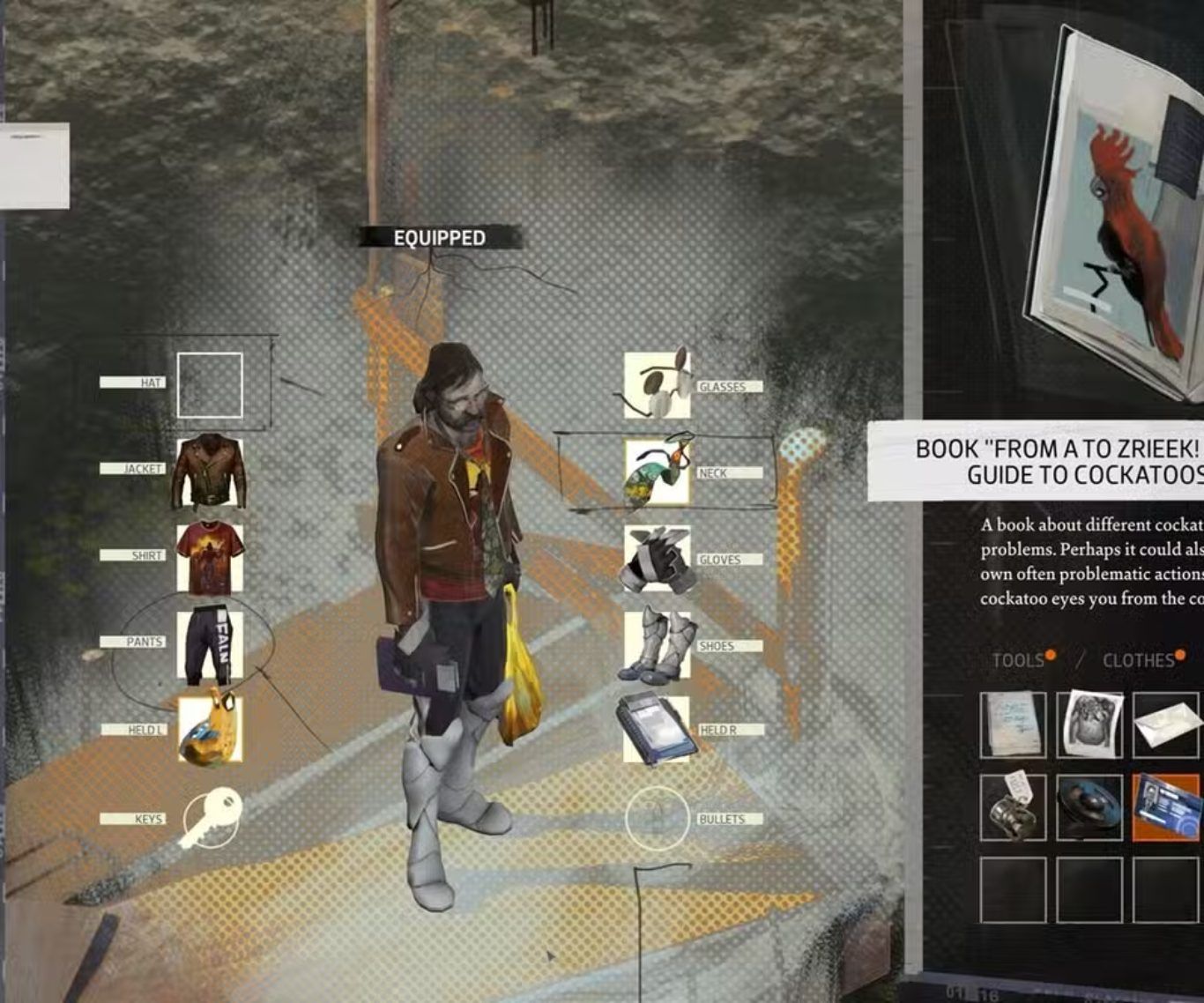Viewport: 1204px width, 1003px height.
Task: Select the leather jacket equipment slot
Action: 210,472
